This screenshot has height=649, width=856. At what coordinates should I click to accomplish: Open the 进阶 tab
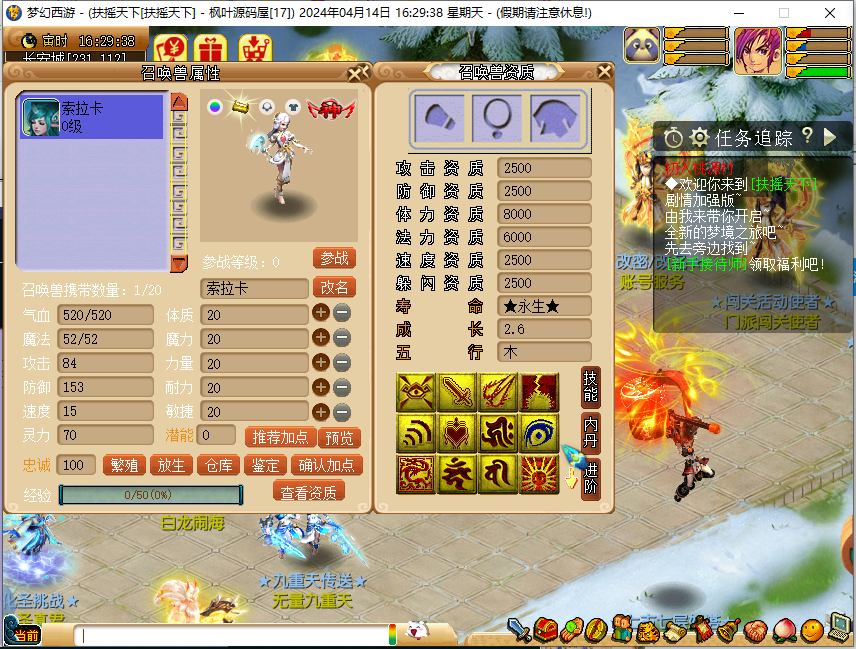(x=591, y=474)
